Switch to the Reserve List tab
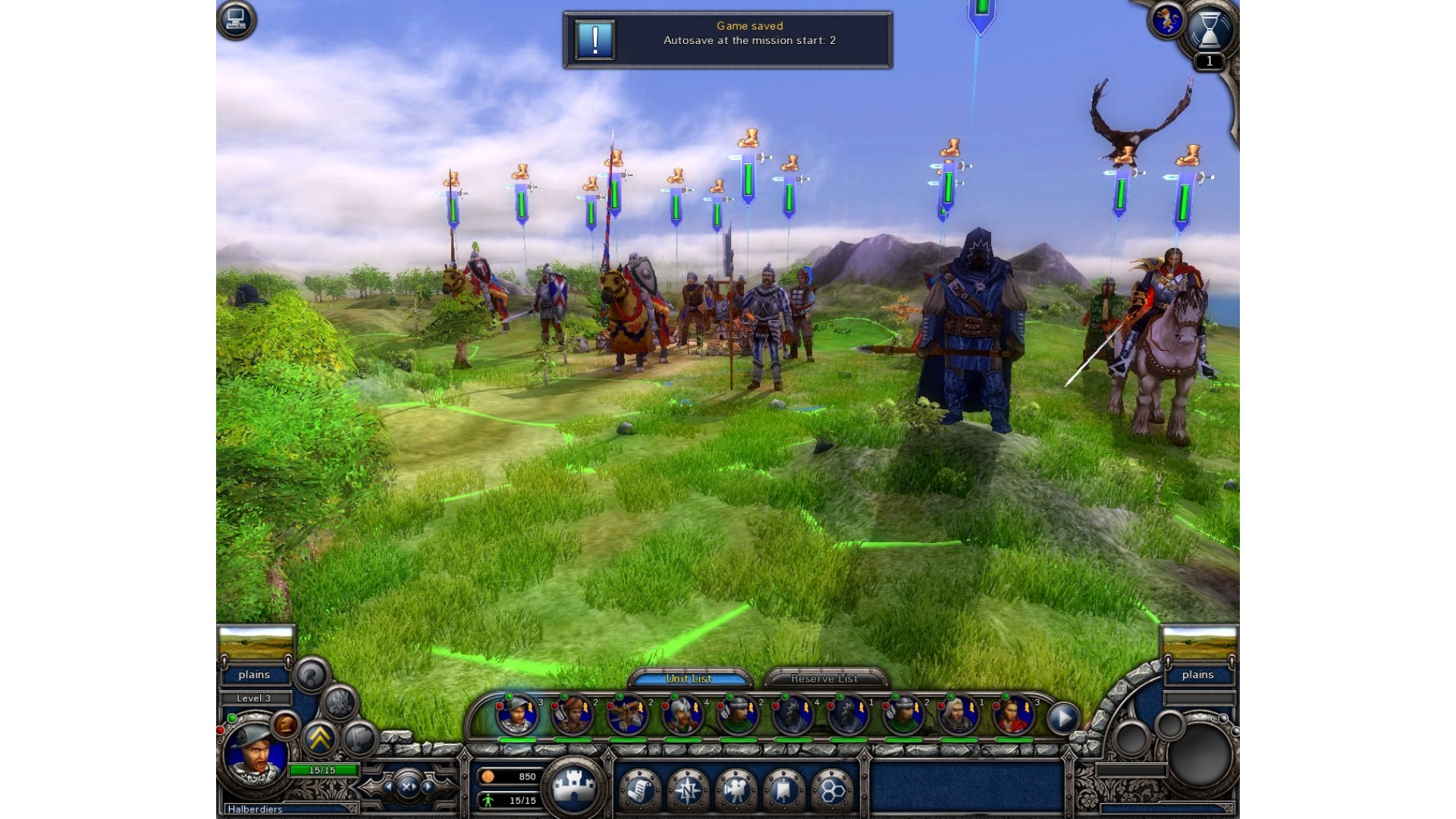 point(824,678)
